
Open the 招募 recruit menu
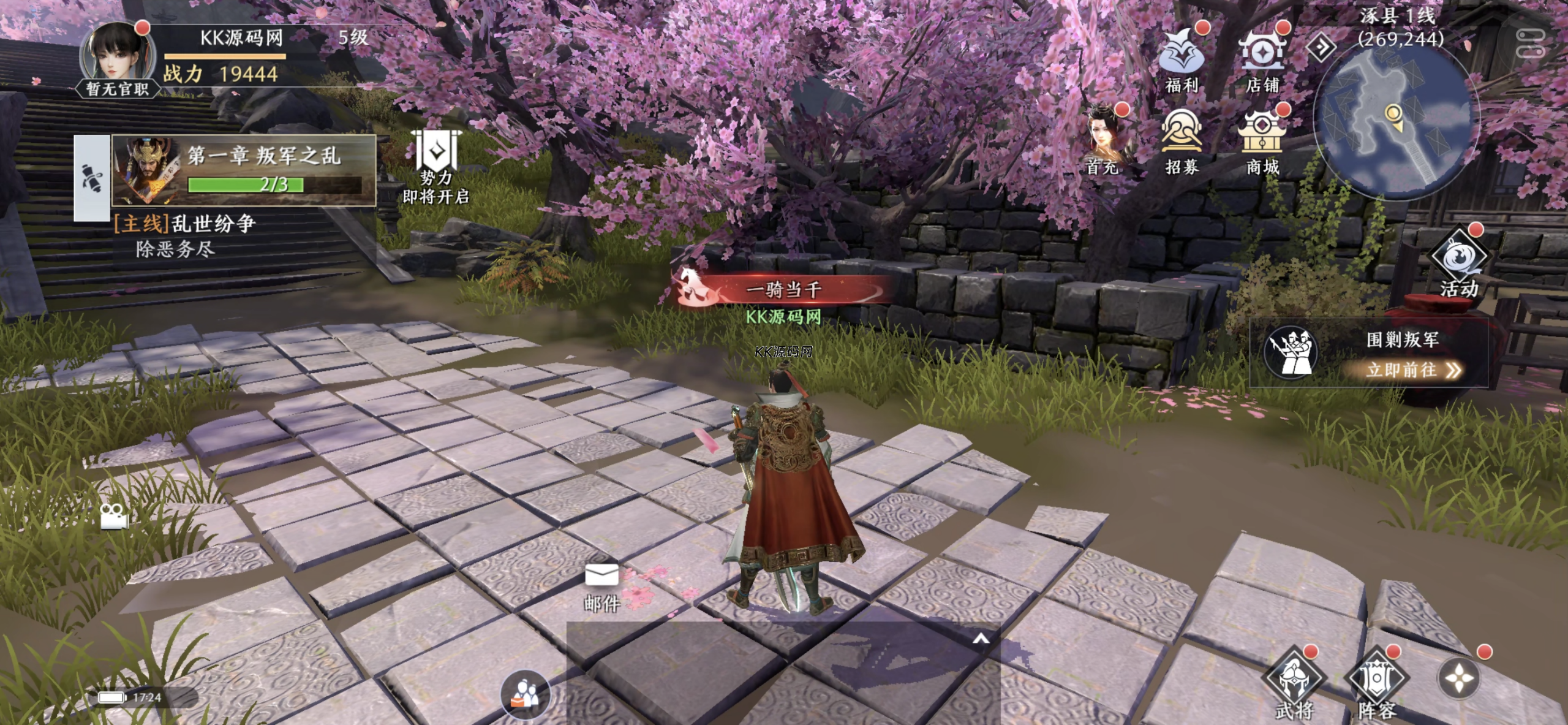[x=1181, y=139]
